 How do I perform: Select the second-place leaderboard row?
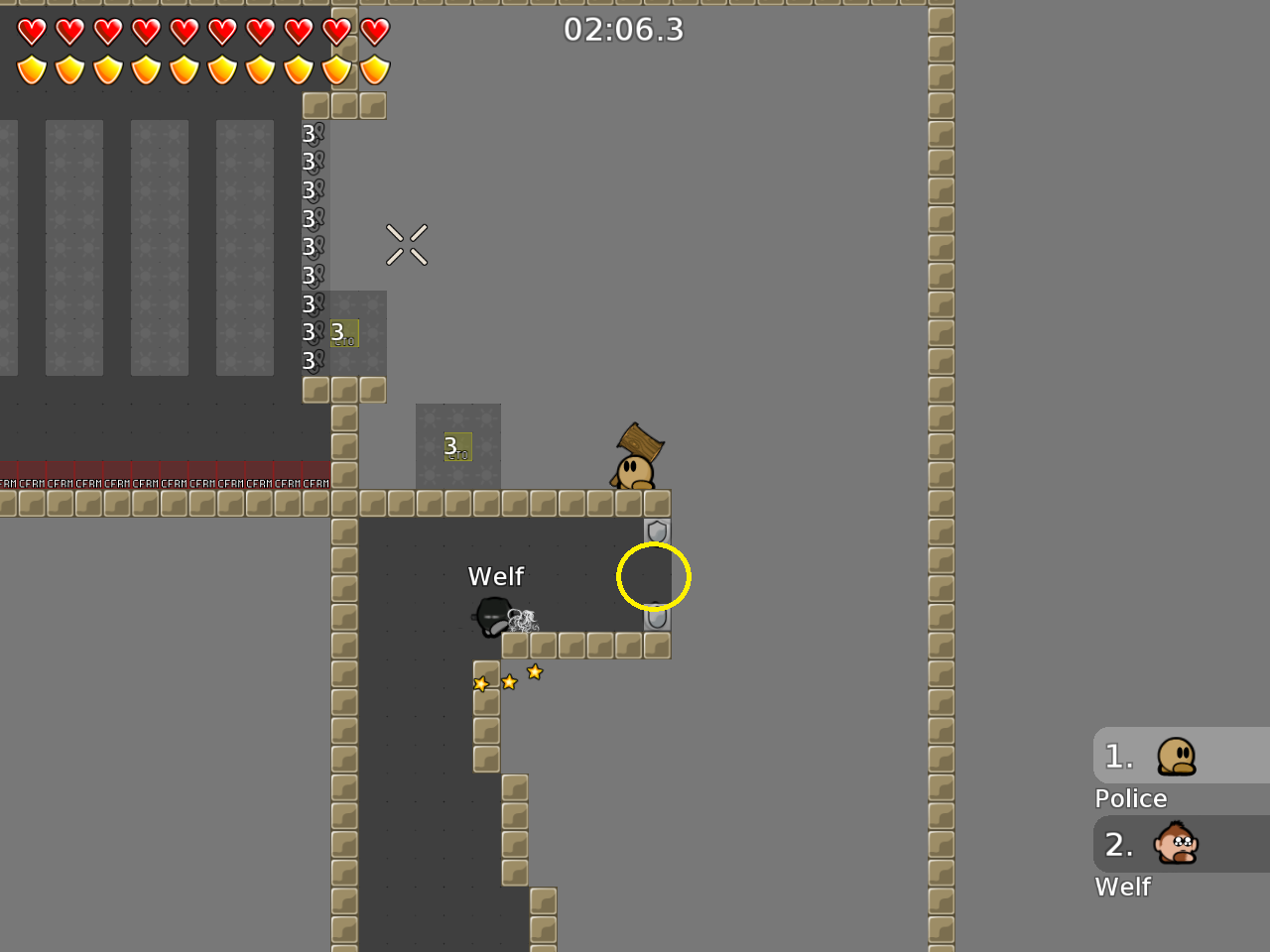(1181, 844)
